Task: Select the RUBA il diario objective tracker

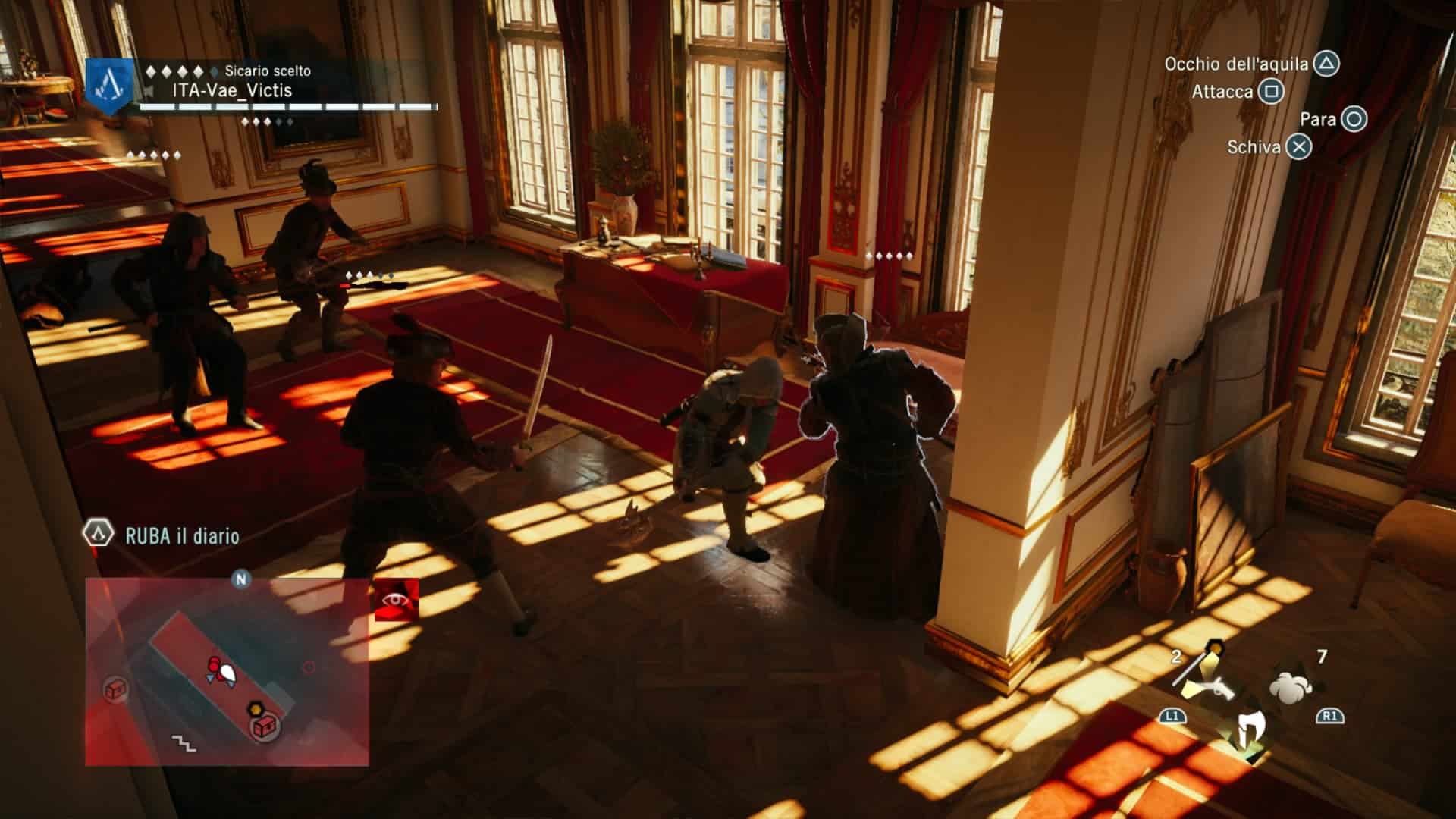Action: click(182, 535)
